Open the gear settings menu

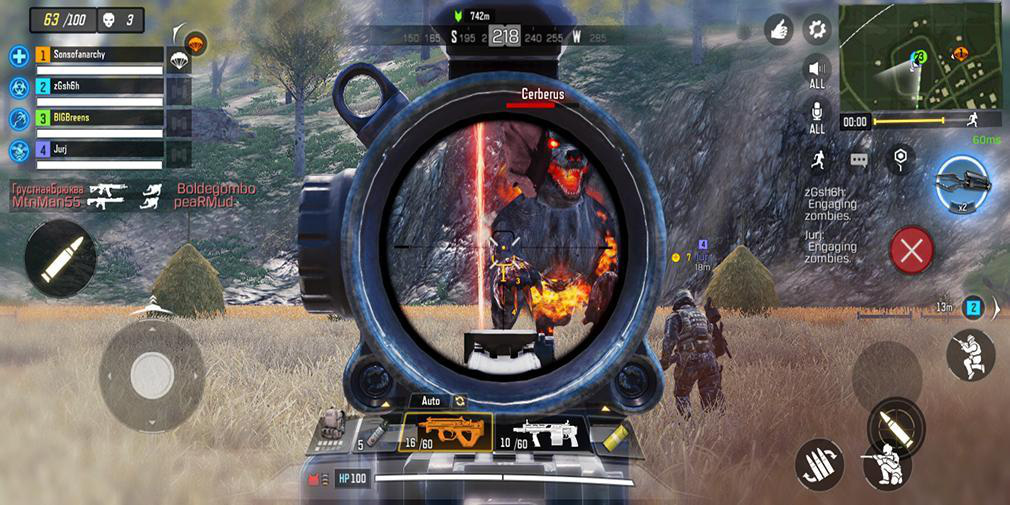pyautogui.click(x=818, y=29)
